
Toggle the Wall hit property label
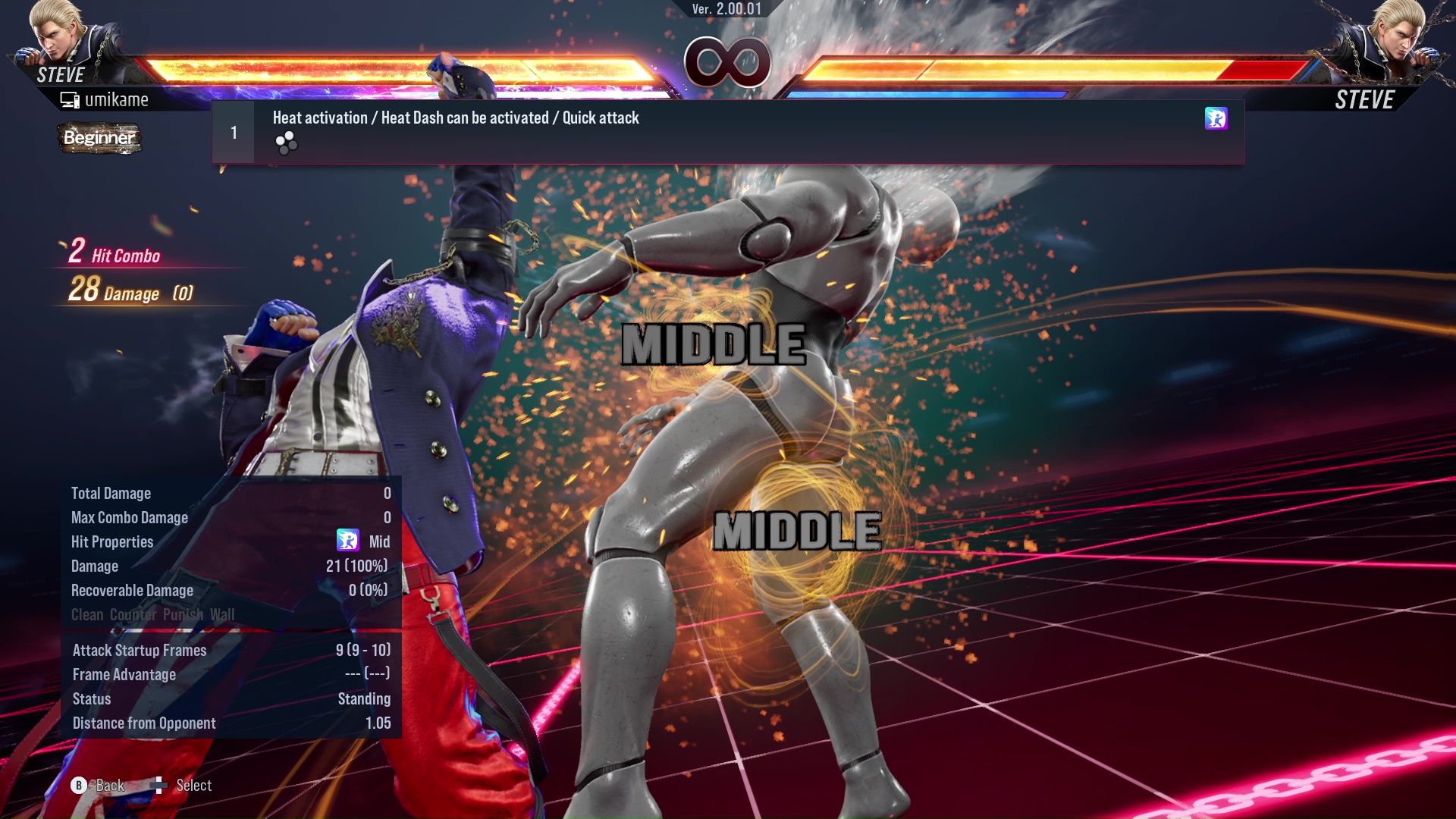224,615
